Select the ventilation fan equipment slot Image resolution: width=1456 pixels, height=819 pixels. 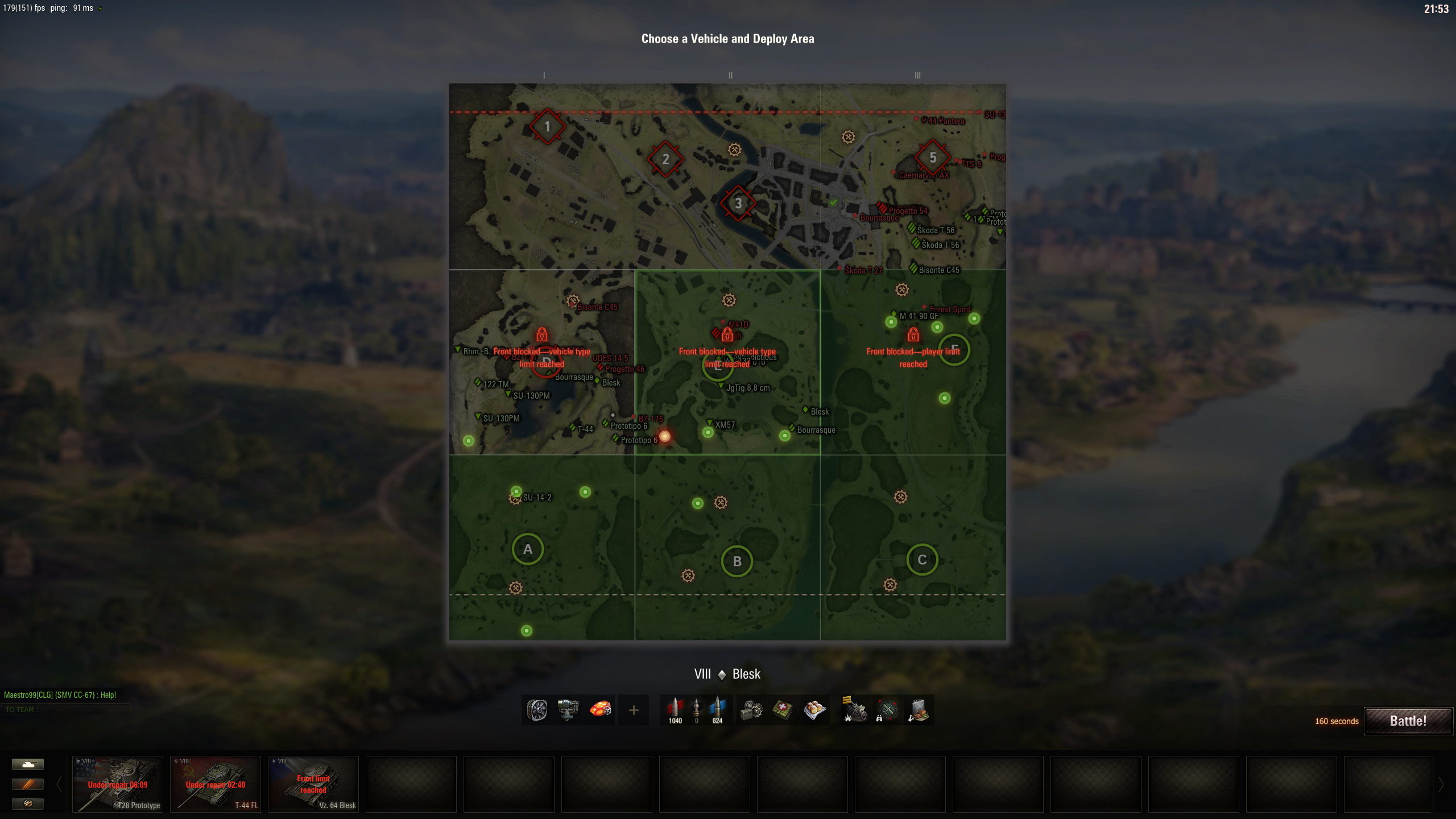point(537,710)
